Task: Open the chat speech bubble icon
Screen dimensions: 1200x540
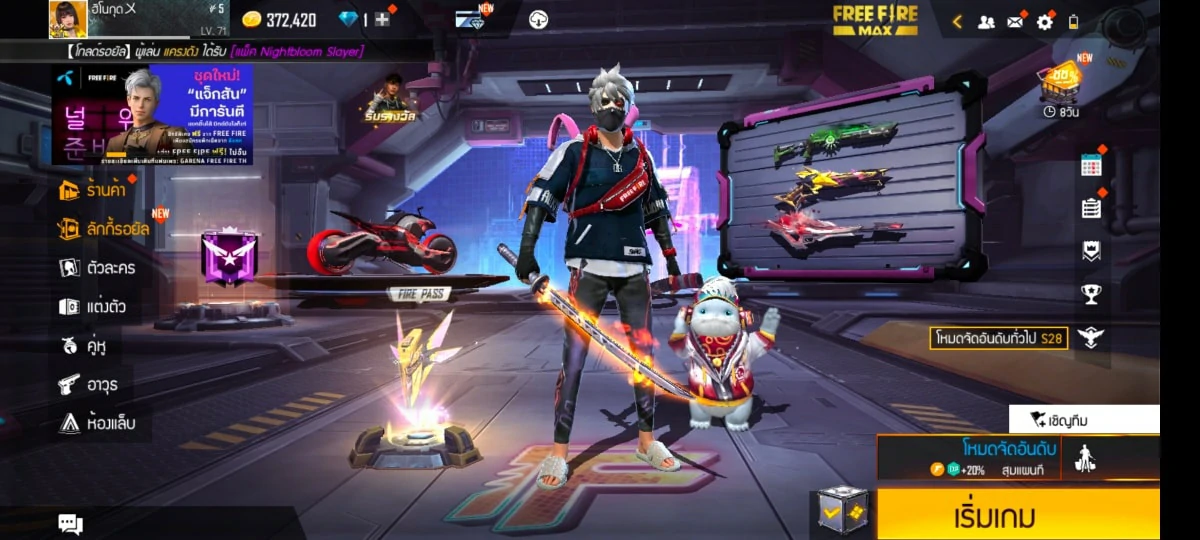Action: click(x=70, y=523)
